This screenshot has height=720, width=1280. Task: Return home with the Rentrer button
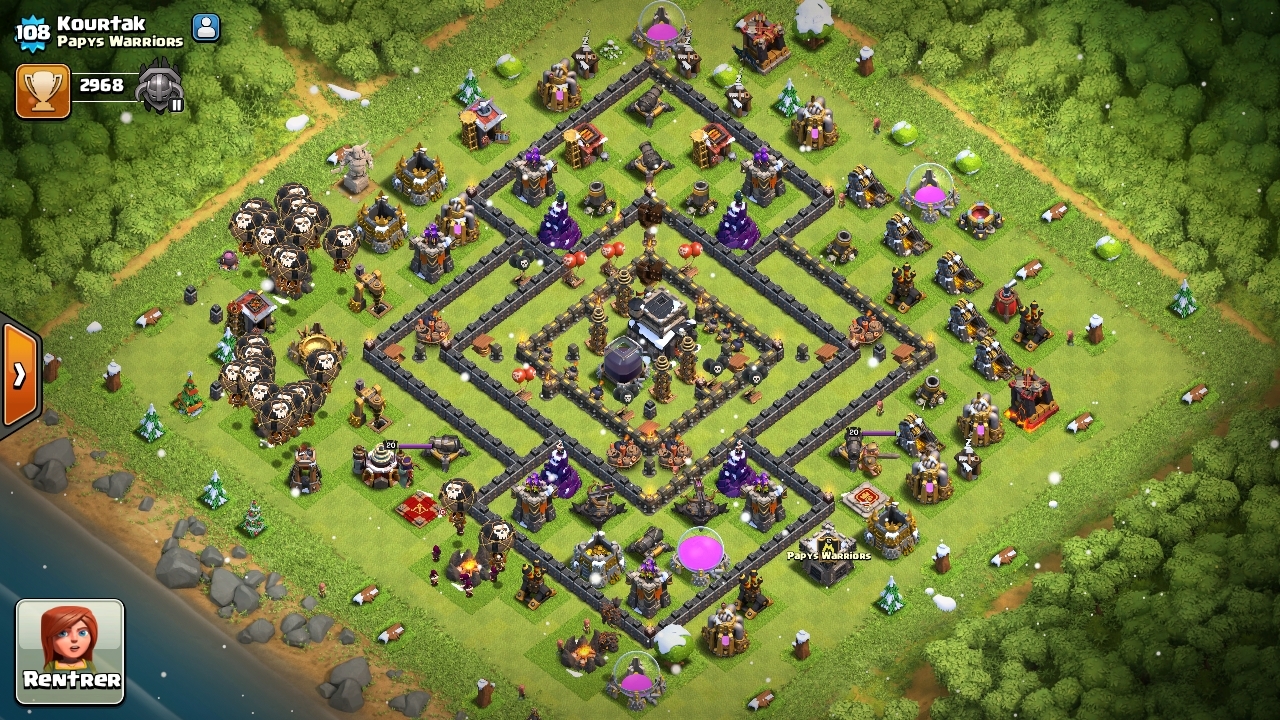pyautogui.click(x=70, y=650)
